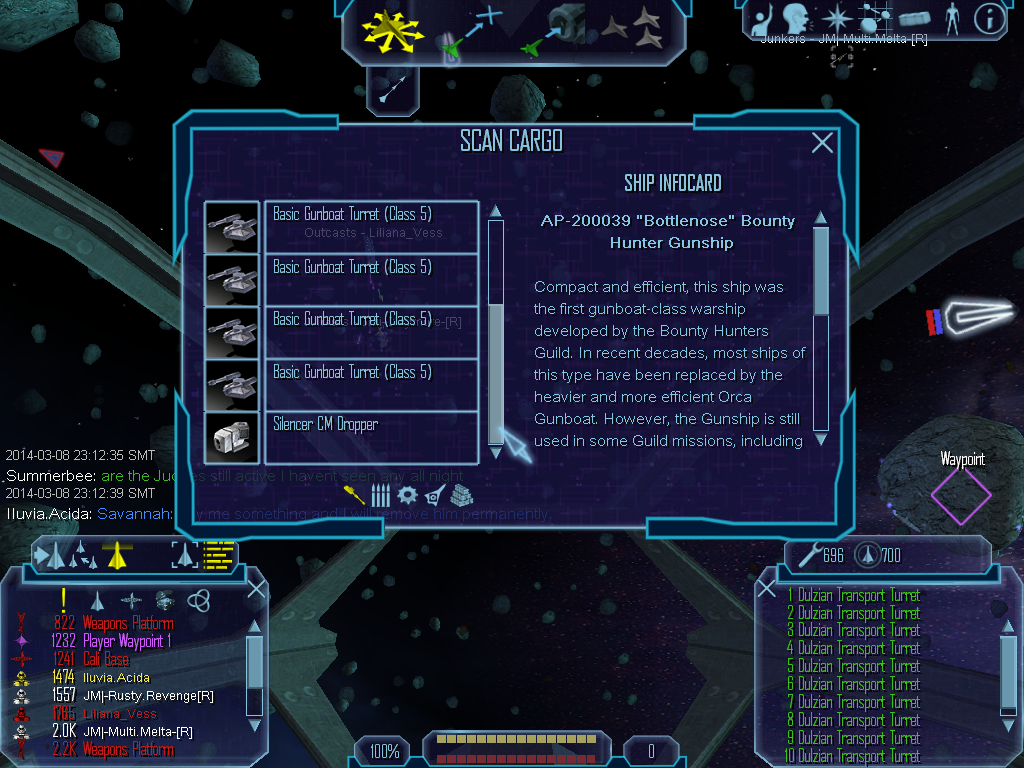
Task: Select the Silencer CM Dropper cargo row
Action: tap(370, 437)
